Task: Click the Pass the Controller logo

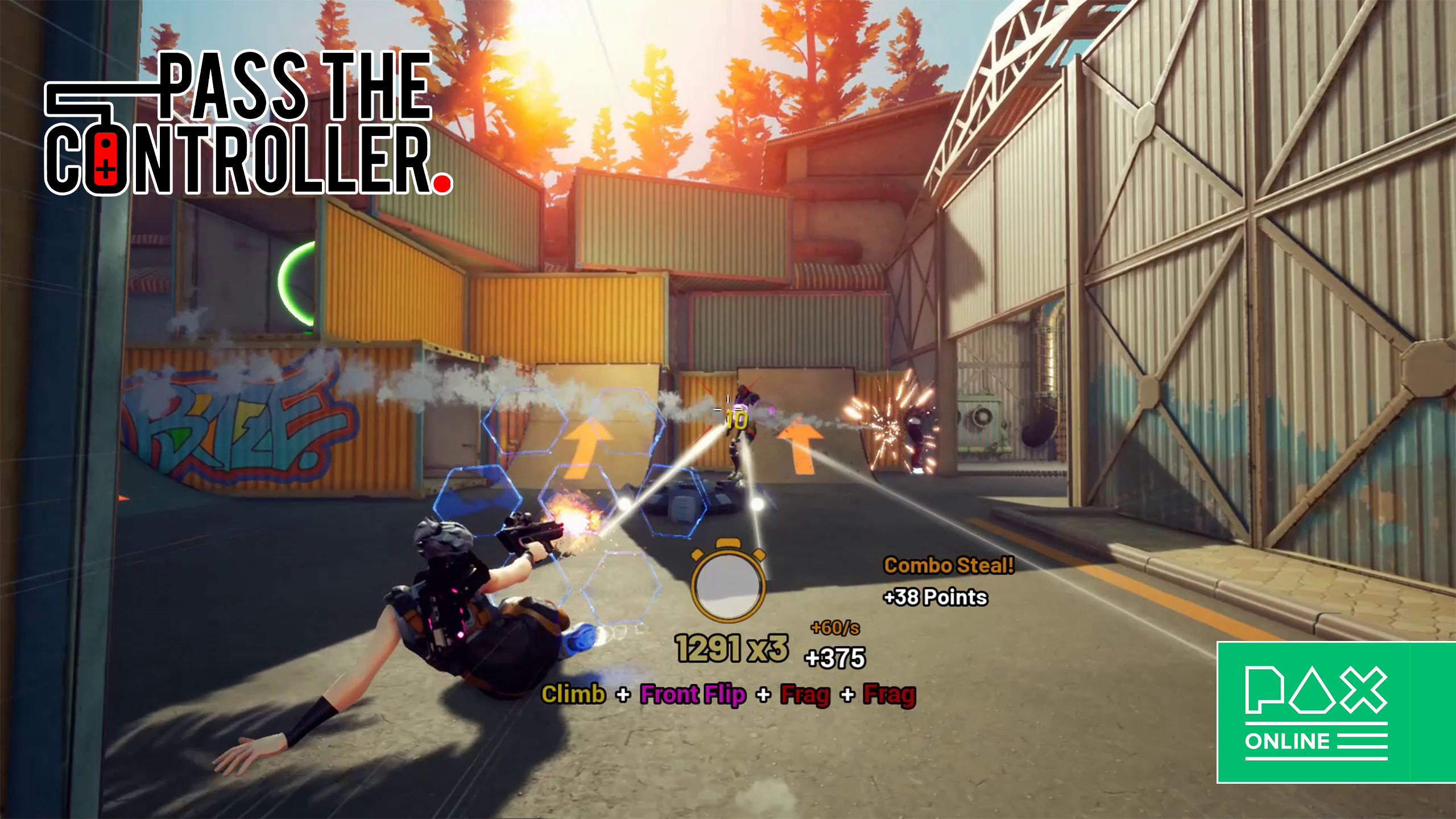Action: click(248, 123)
